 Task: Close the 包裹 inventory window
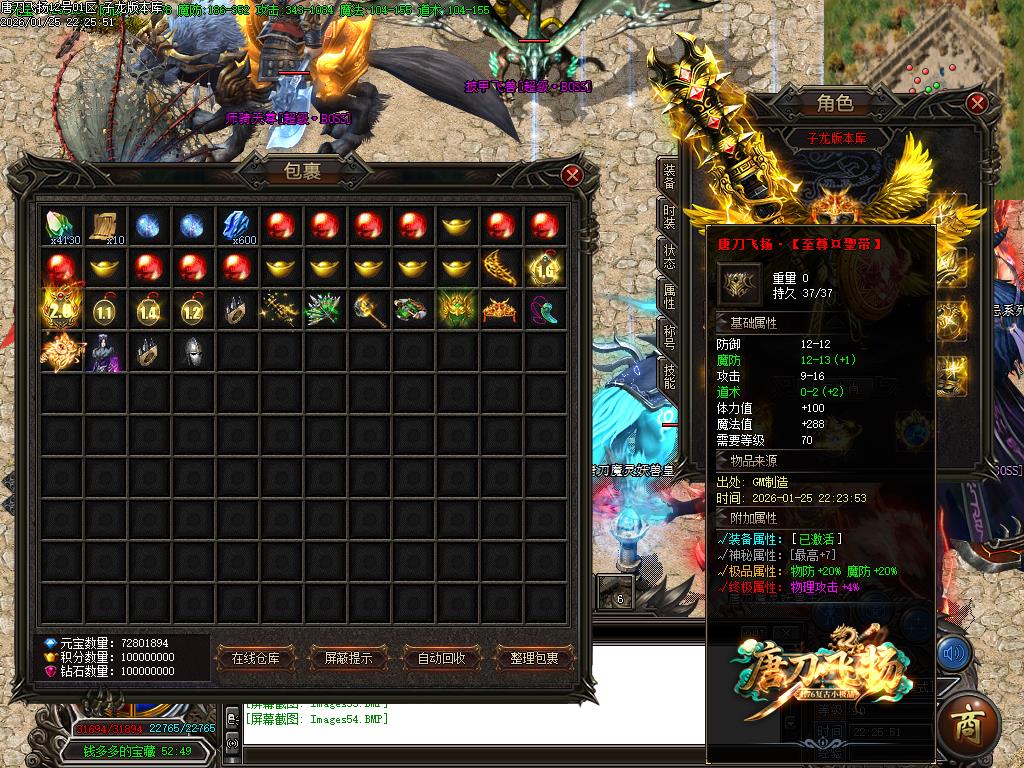tap(572, 175)
